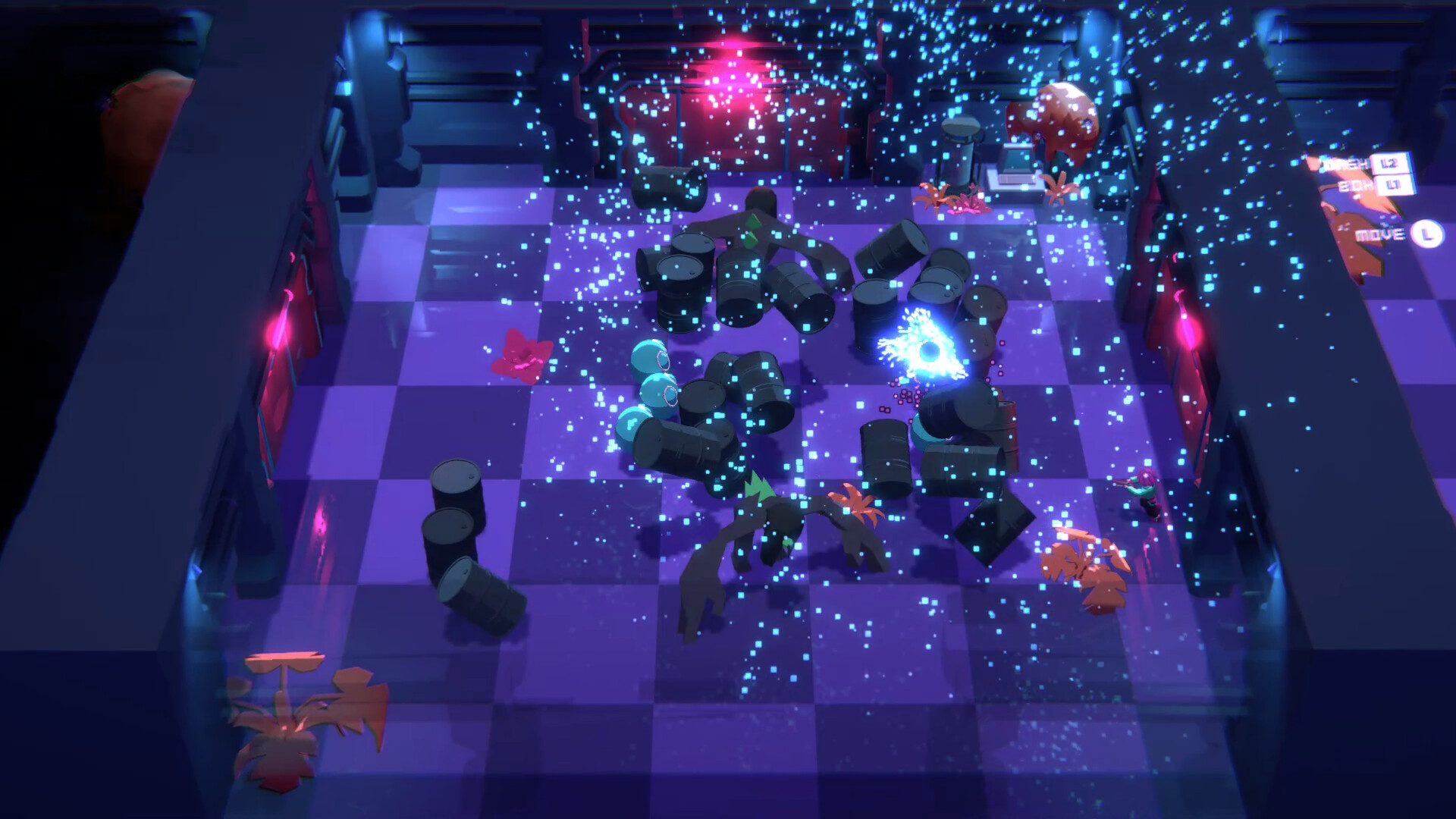Viewport: 1456px width, 819px height.
Task: Click the MOVE label text
Action: [x=1380, y=234]
